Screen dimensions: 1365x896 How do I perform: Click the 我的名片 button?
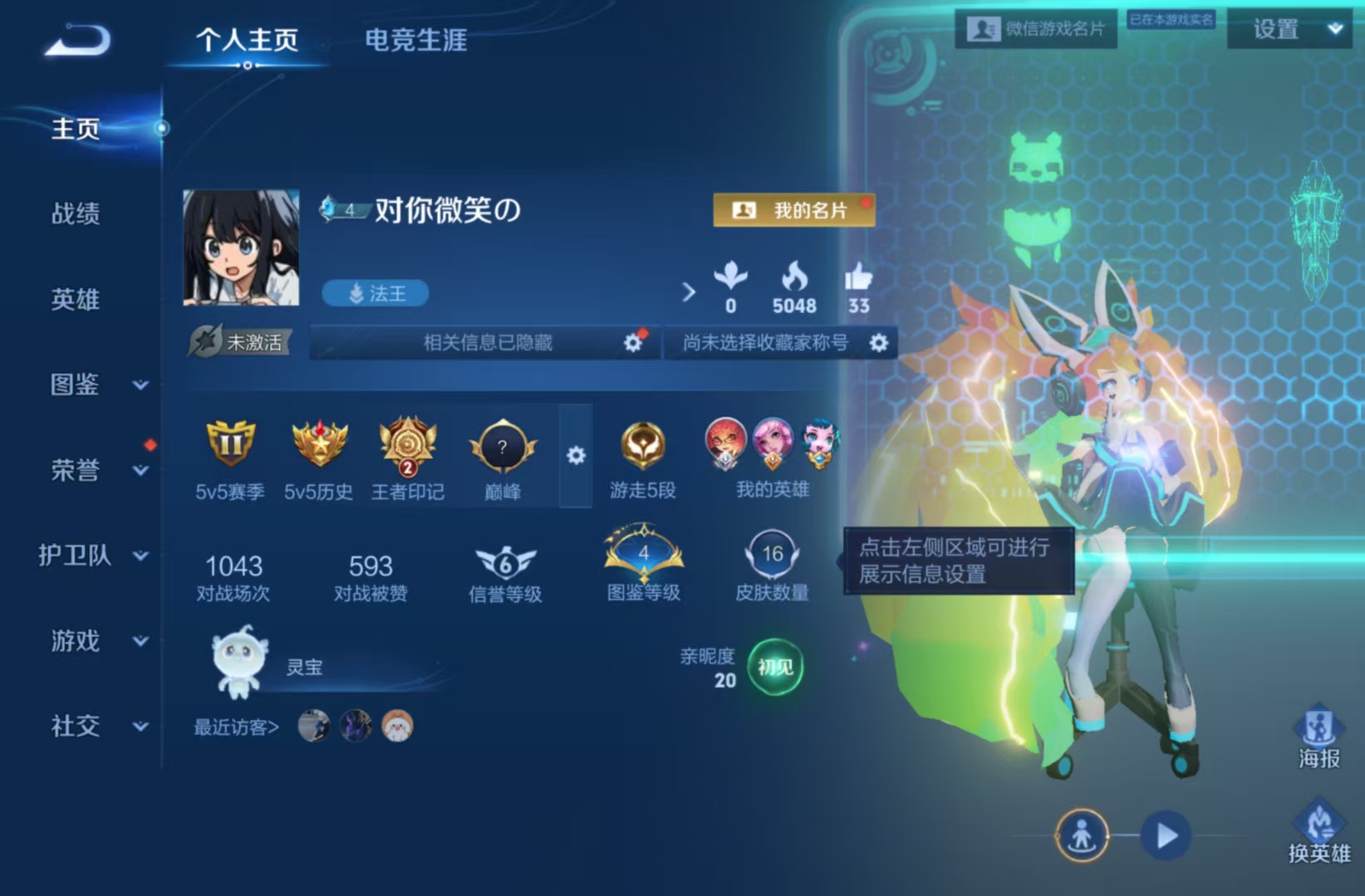pos(793,210)
